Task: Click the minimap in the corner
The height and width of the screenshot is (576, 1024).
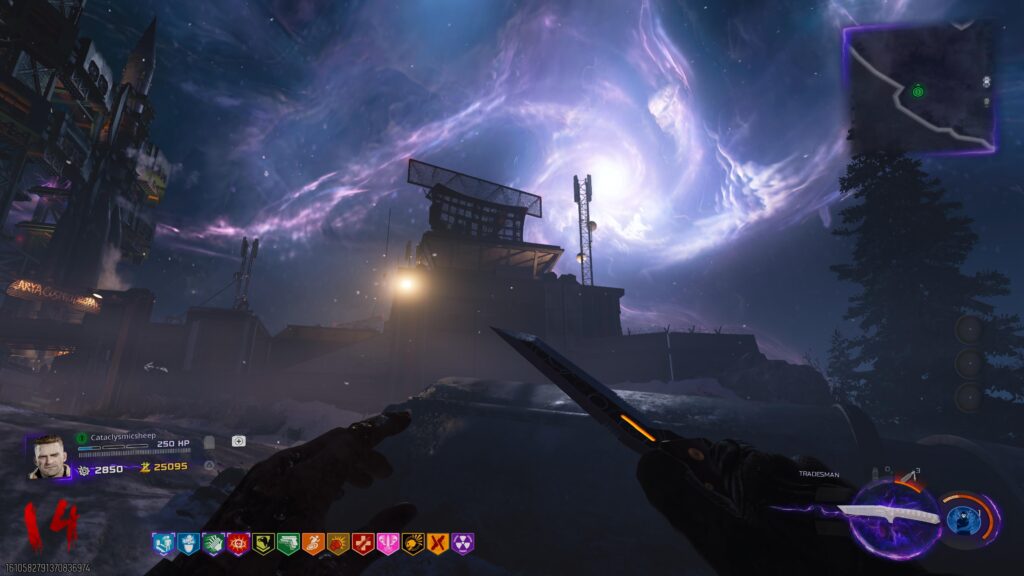Action: pos(920,88)
